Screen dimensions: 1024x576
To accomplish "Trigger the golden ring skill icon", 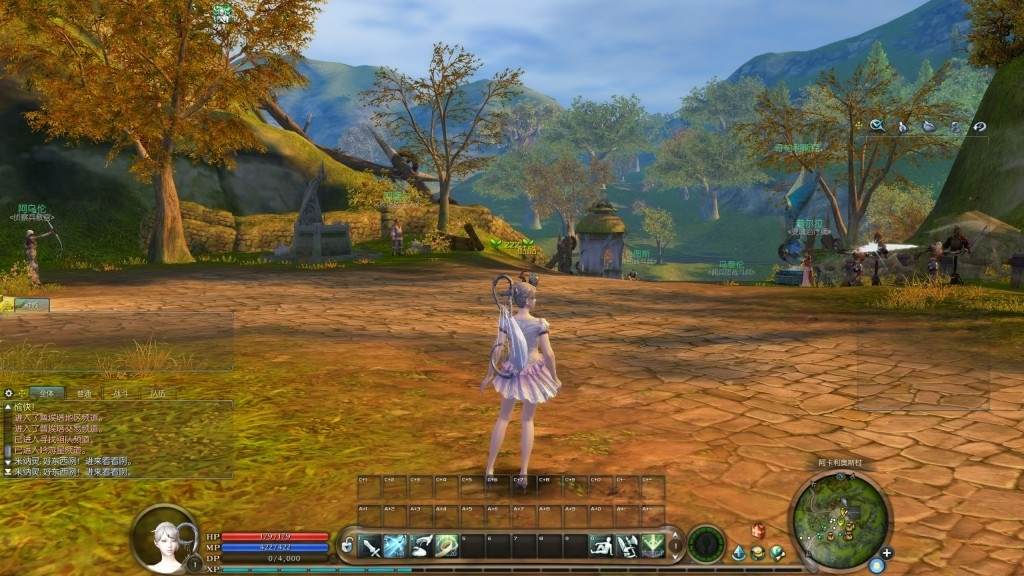I will tap(446, 546).
